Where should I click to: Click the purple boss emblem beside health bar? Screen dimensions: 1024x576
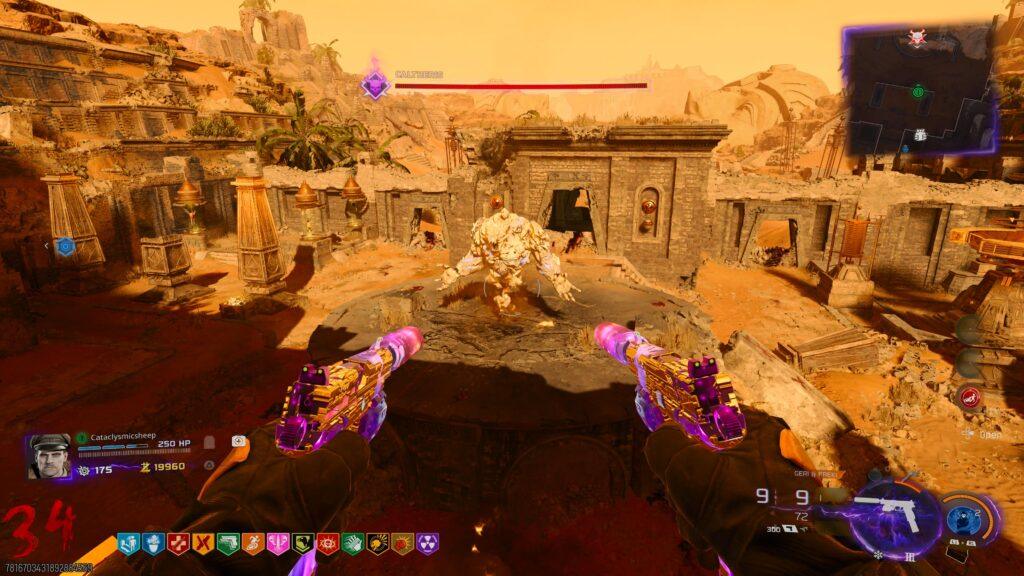pos(375,85)
